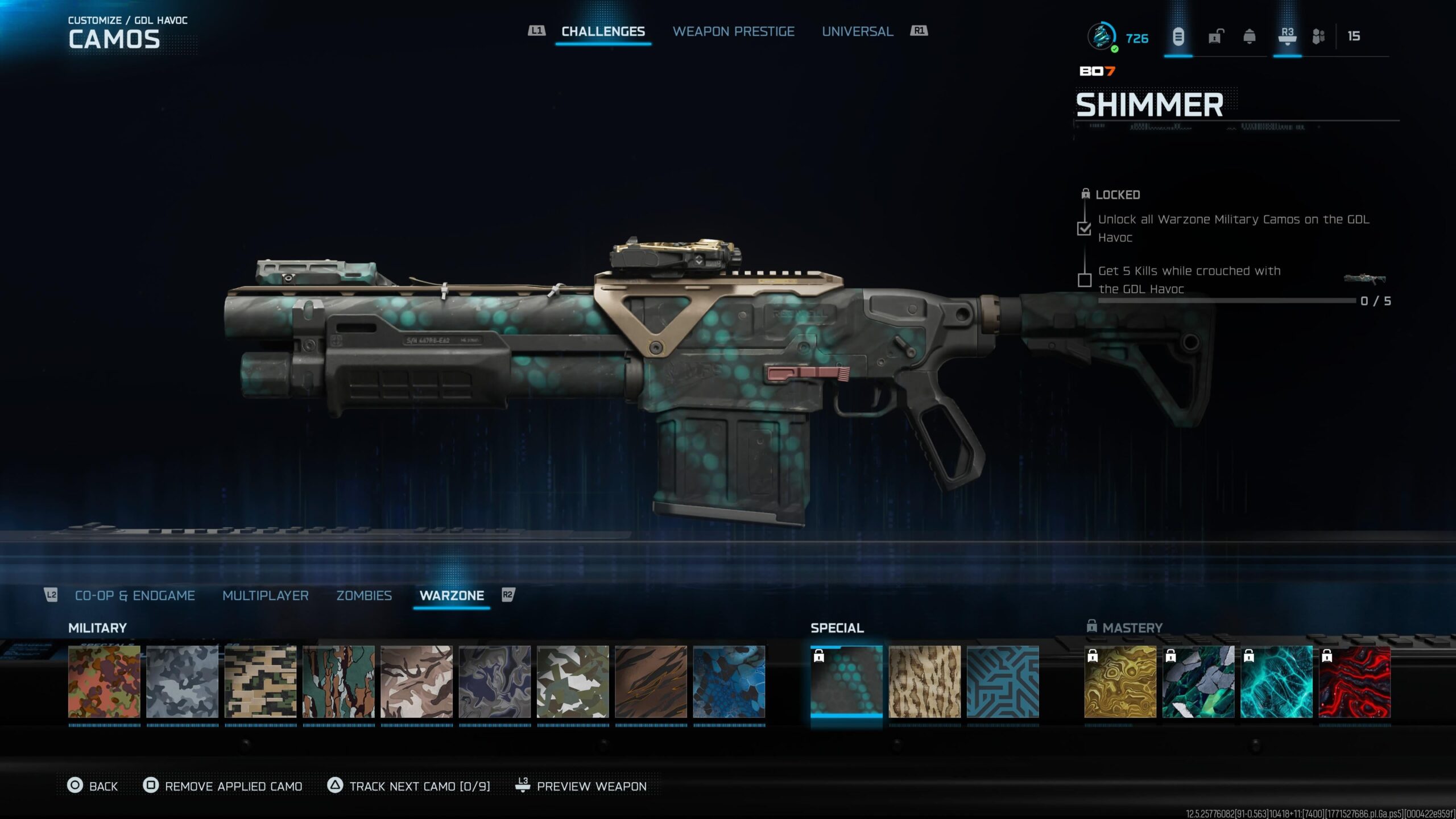
Task: Switch to Co-op & Endgame camos
Action: [135, 595]
